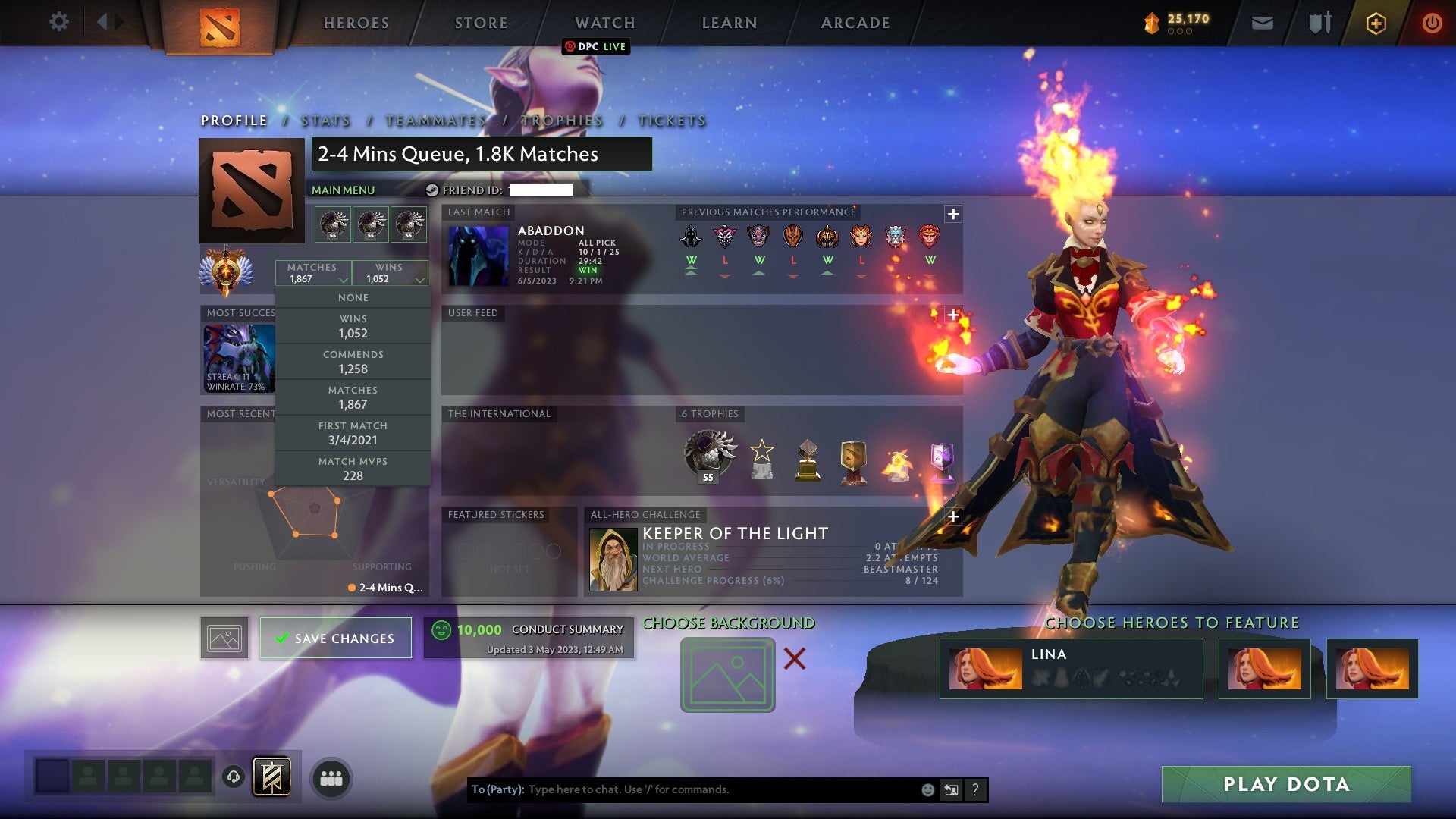Switch to the STATS tab
This screenshot has height=819, width=1456.
point(325,120)
